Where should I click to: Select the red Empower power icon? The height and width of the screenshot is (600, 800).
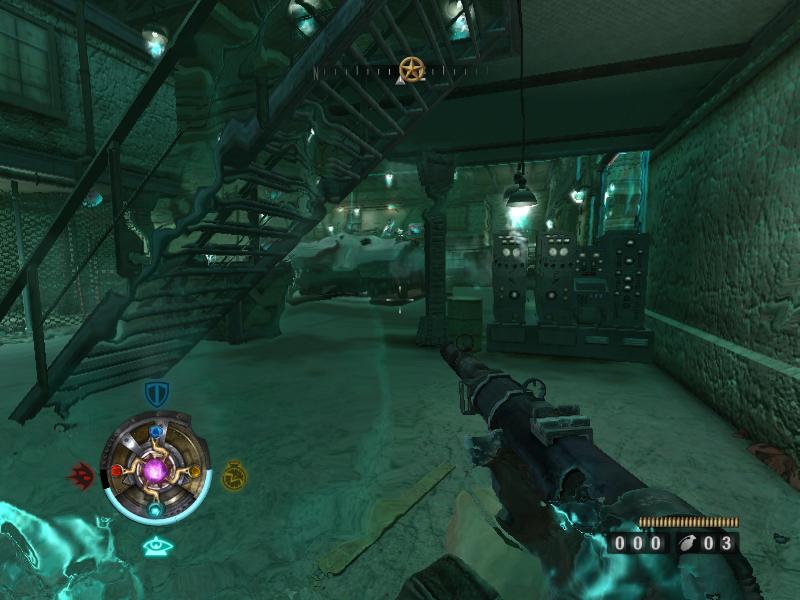click(82, 473)
